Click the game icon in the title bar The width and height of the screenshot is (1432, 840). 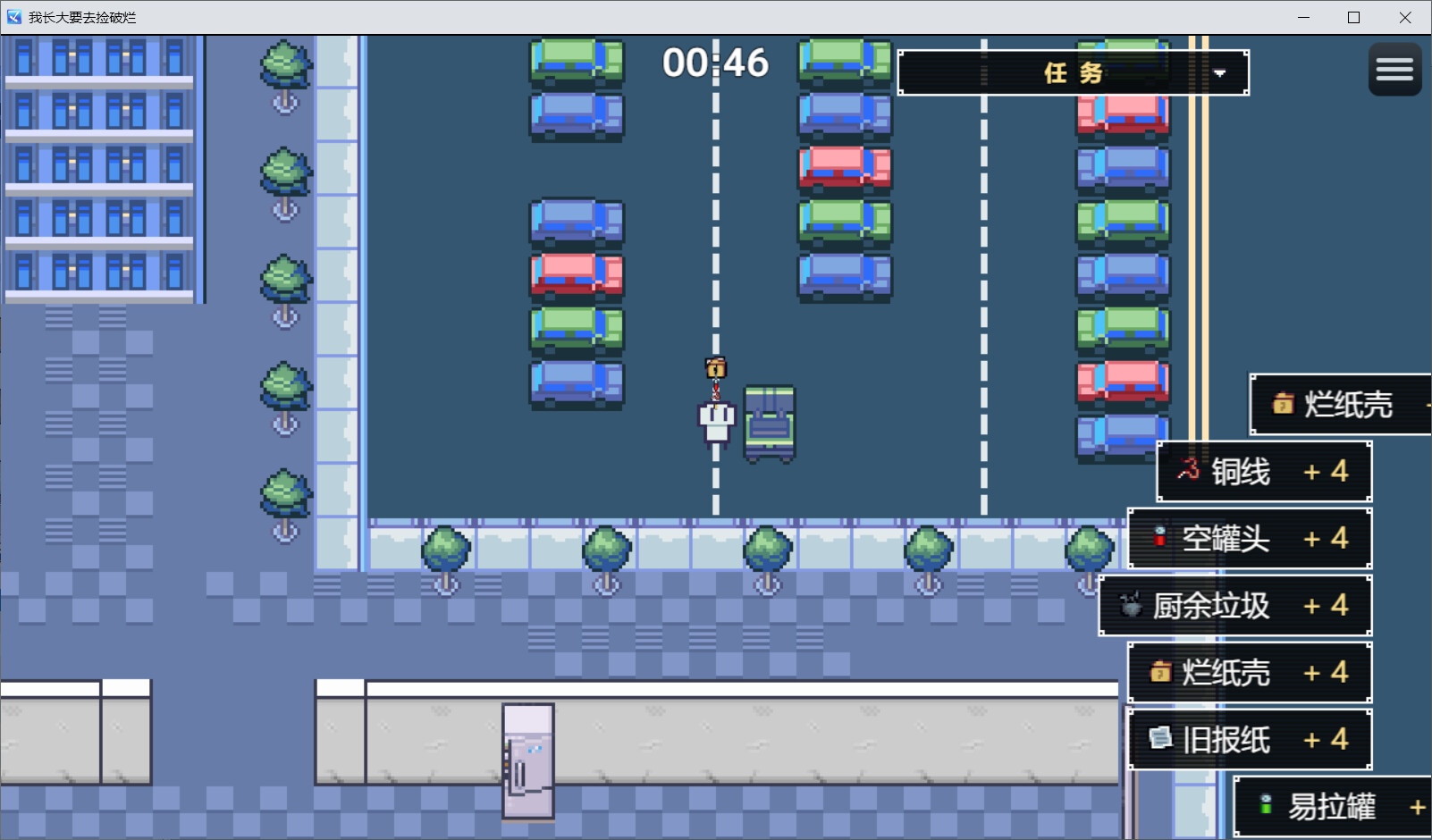[x=13, y=16]
